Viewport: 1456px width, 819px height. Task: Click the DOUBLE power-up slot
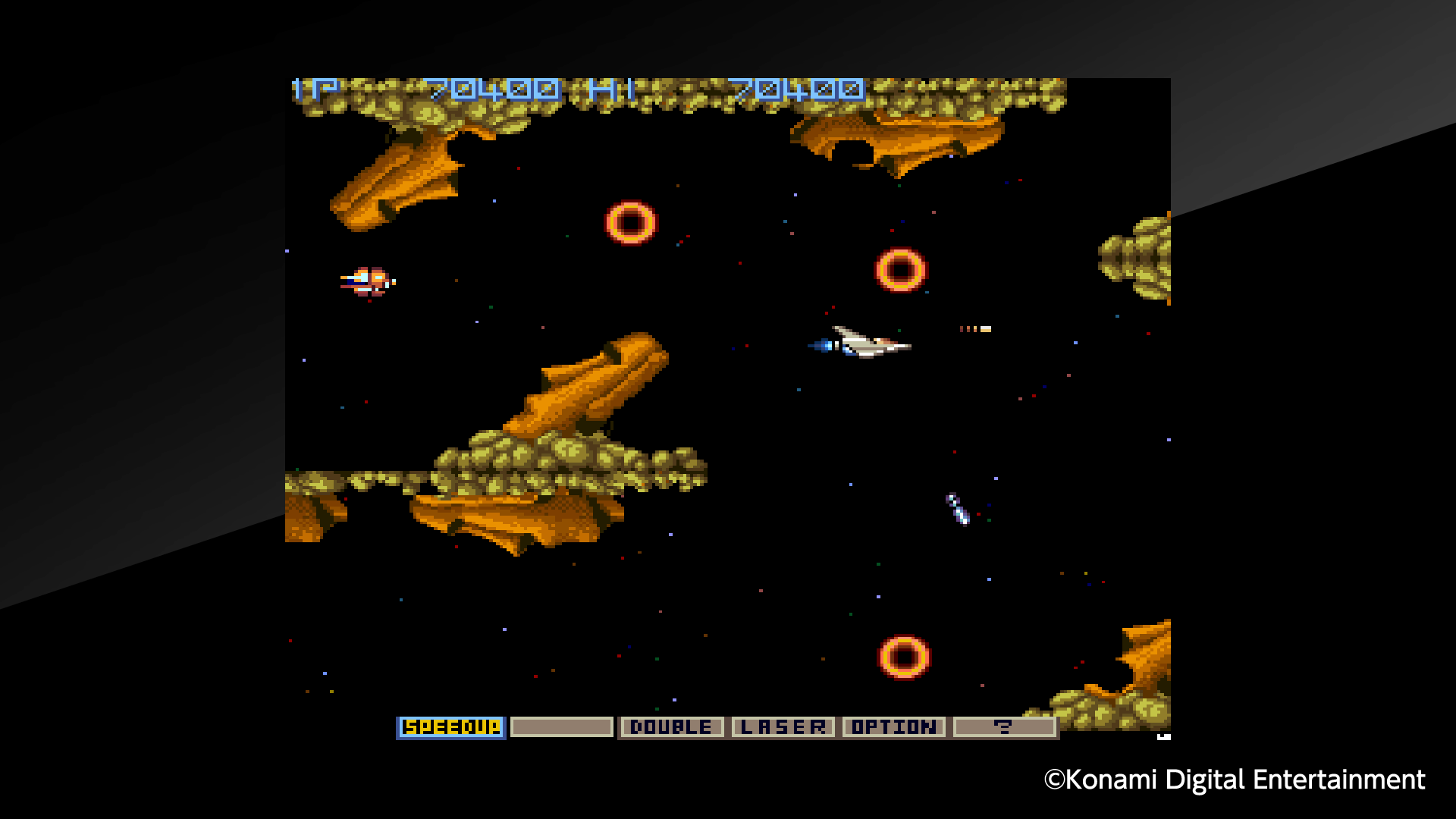coord(670,726)
